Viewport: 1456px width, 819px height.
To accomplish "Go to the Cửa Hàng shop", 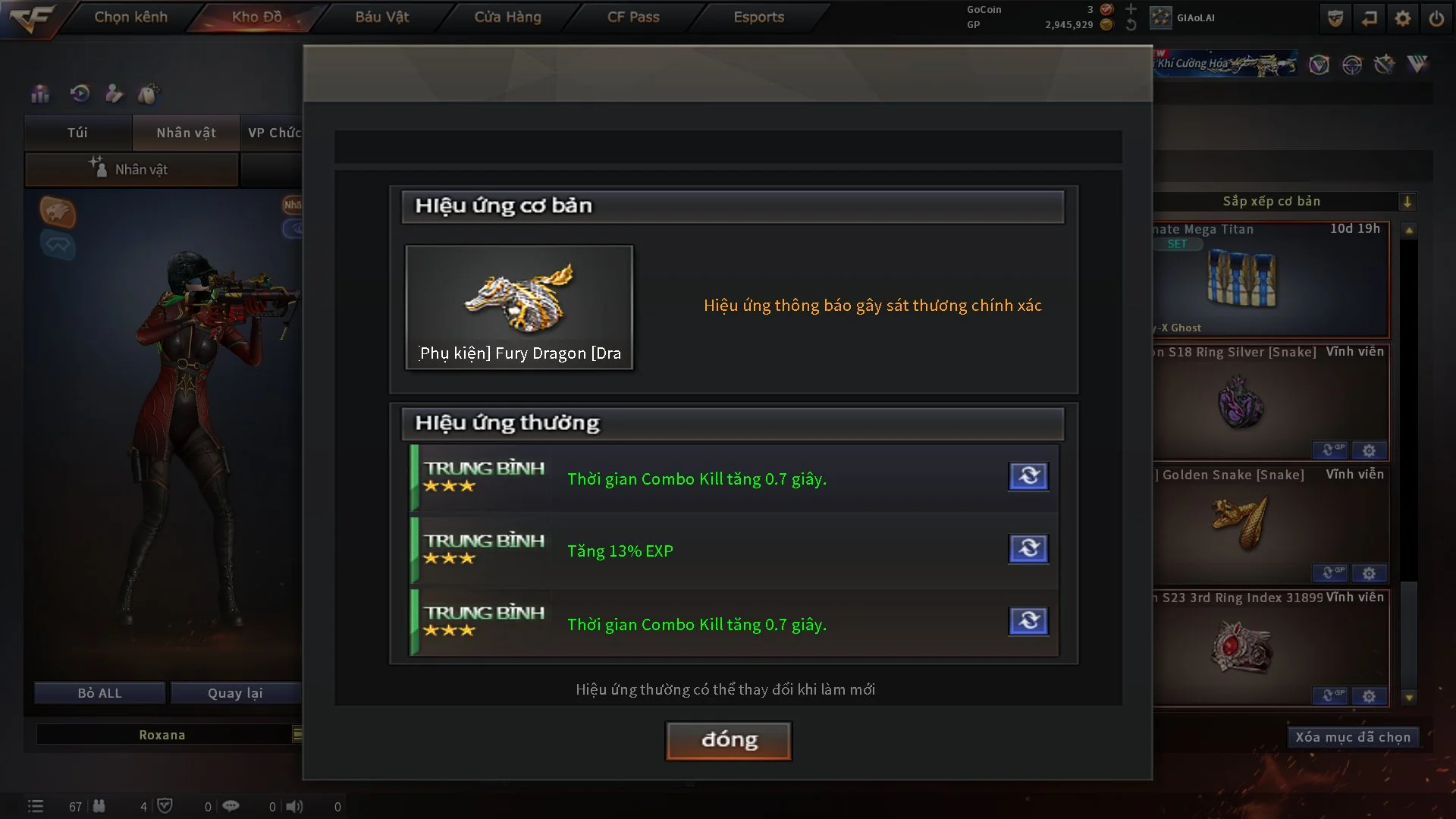I will [x=507, y=17].
